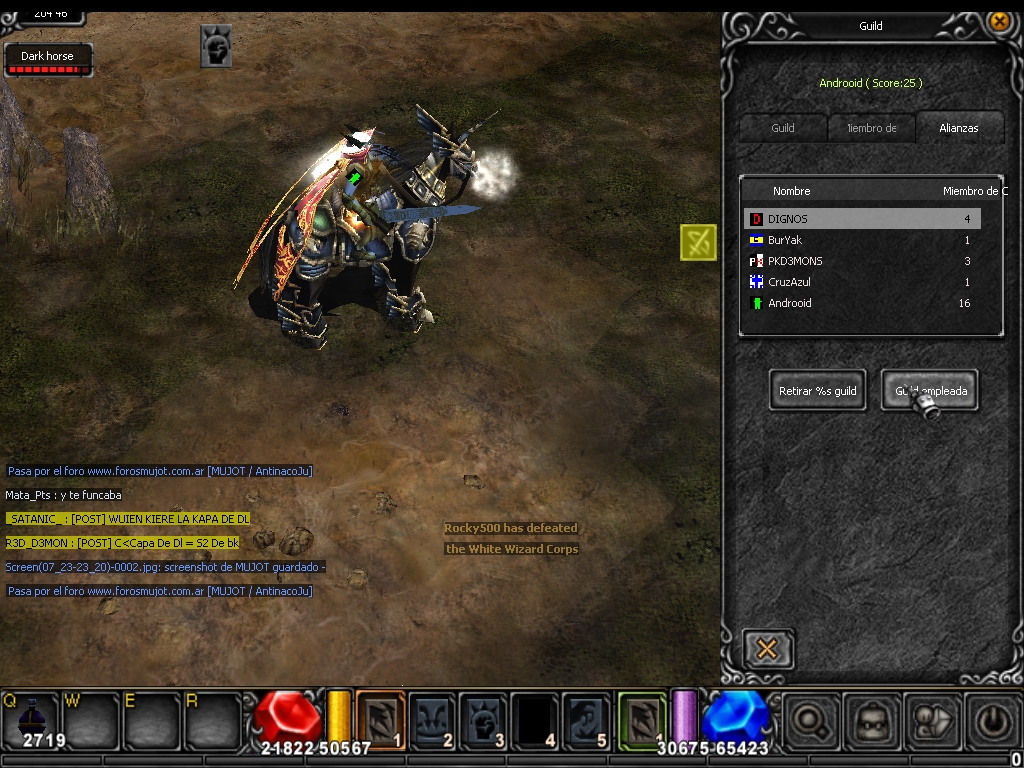Image resolution: width=1024 pixels, height=768 pixels.
Task: Click the Retirar %s guild button
Action: pos(818,391)
